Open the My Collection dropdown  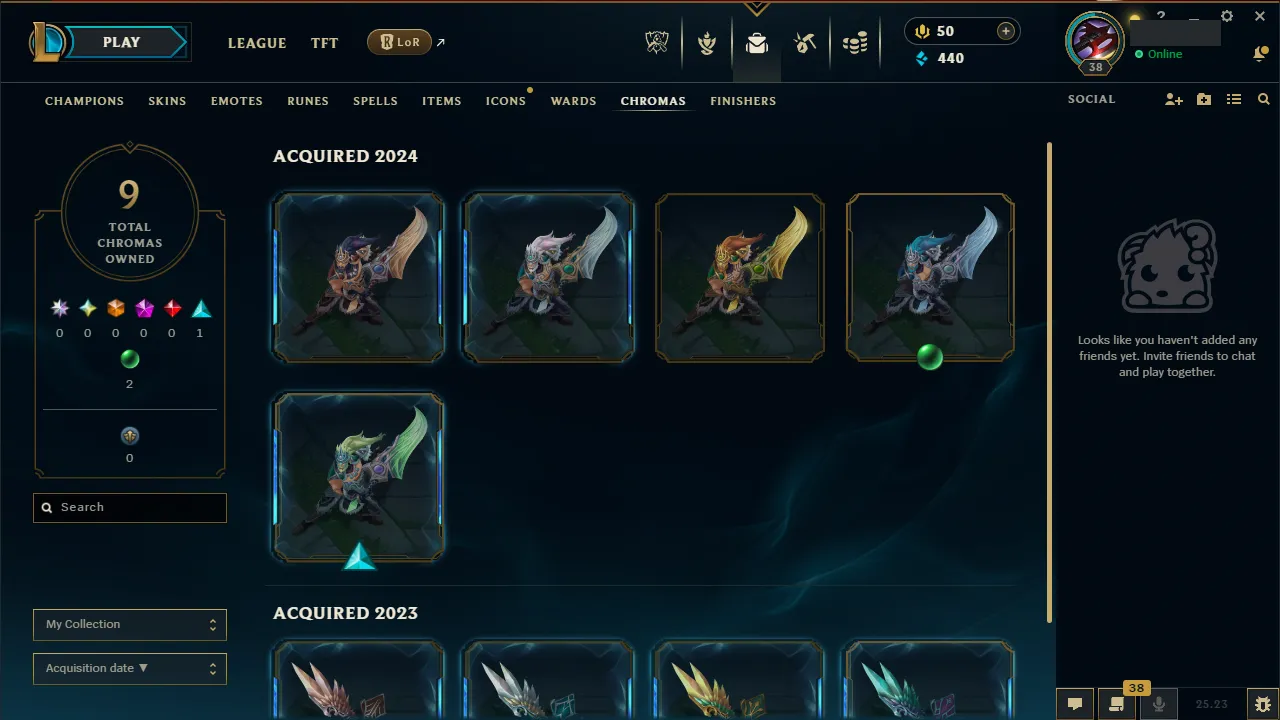[129, 624]
